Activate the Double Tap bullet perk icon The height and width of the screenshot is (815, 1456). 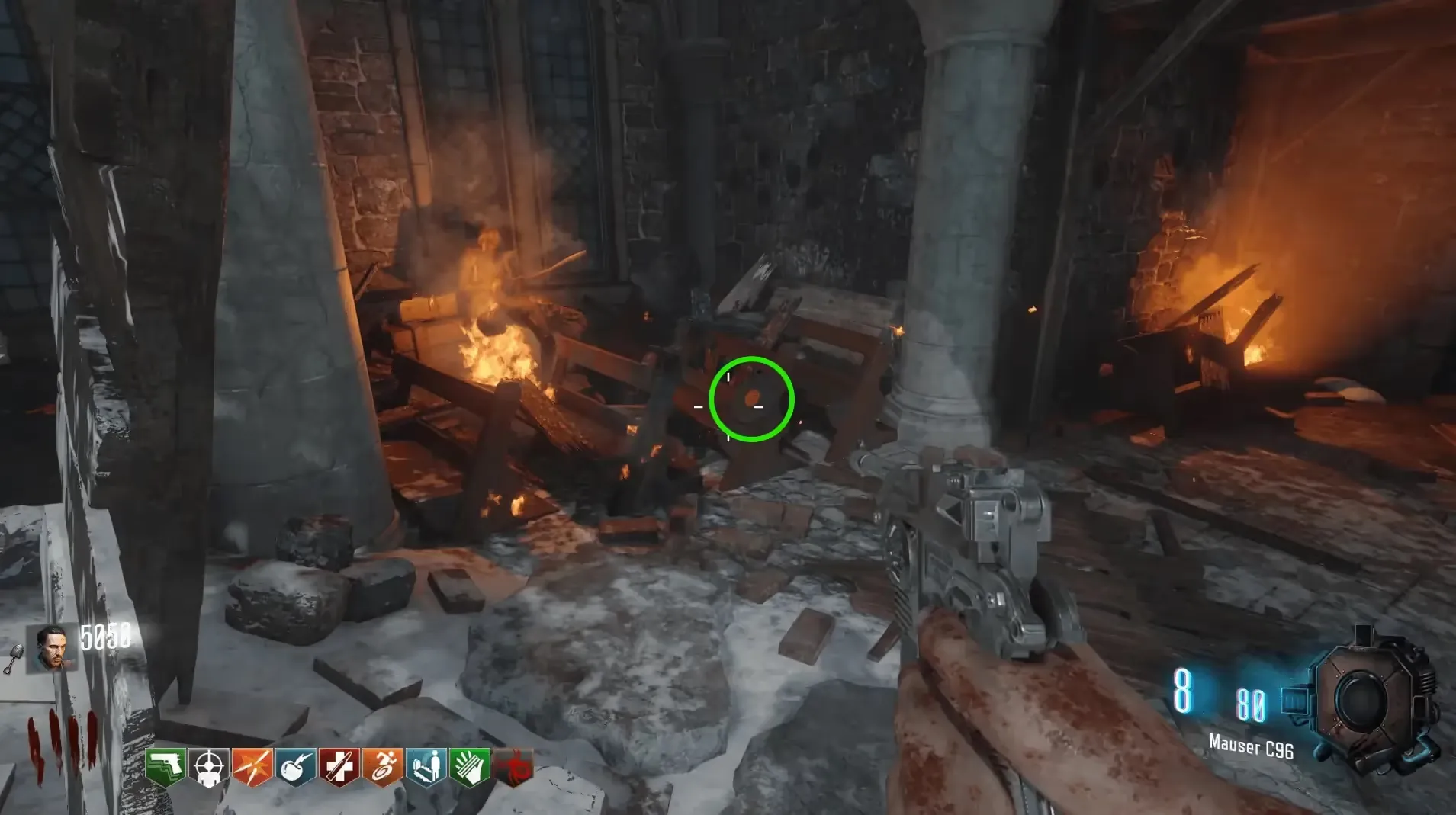pos(252,766)
